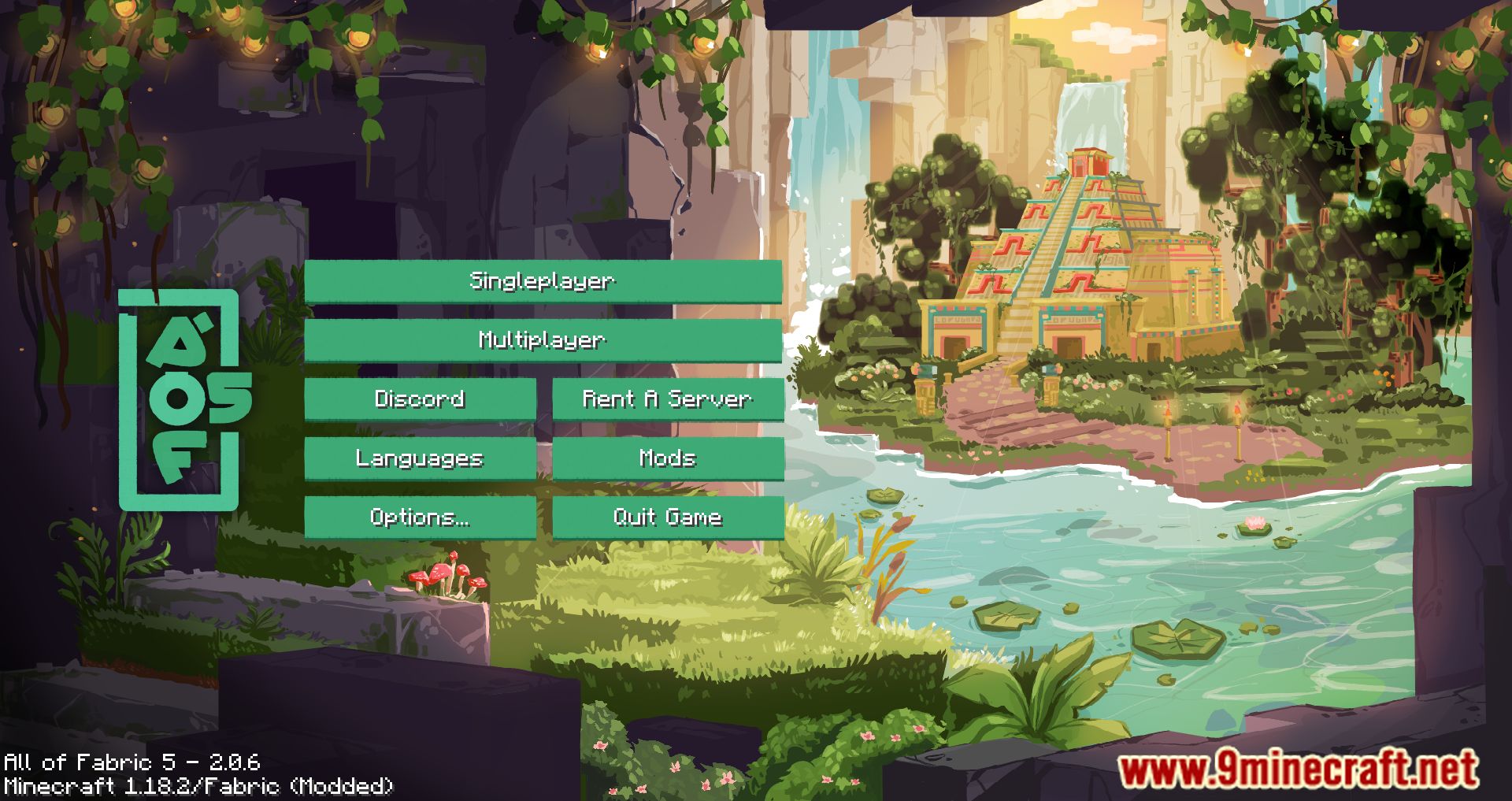Open the Discord link button
Viewport: 1512px width, 801px height.
coord(420,399)
